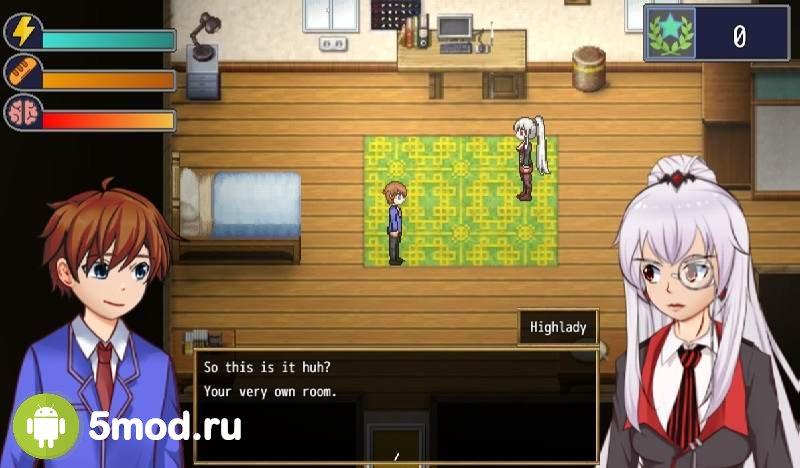Screen dimensions: 800x468
Task: Open the star badge emblem
Action: coord(669,36)
